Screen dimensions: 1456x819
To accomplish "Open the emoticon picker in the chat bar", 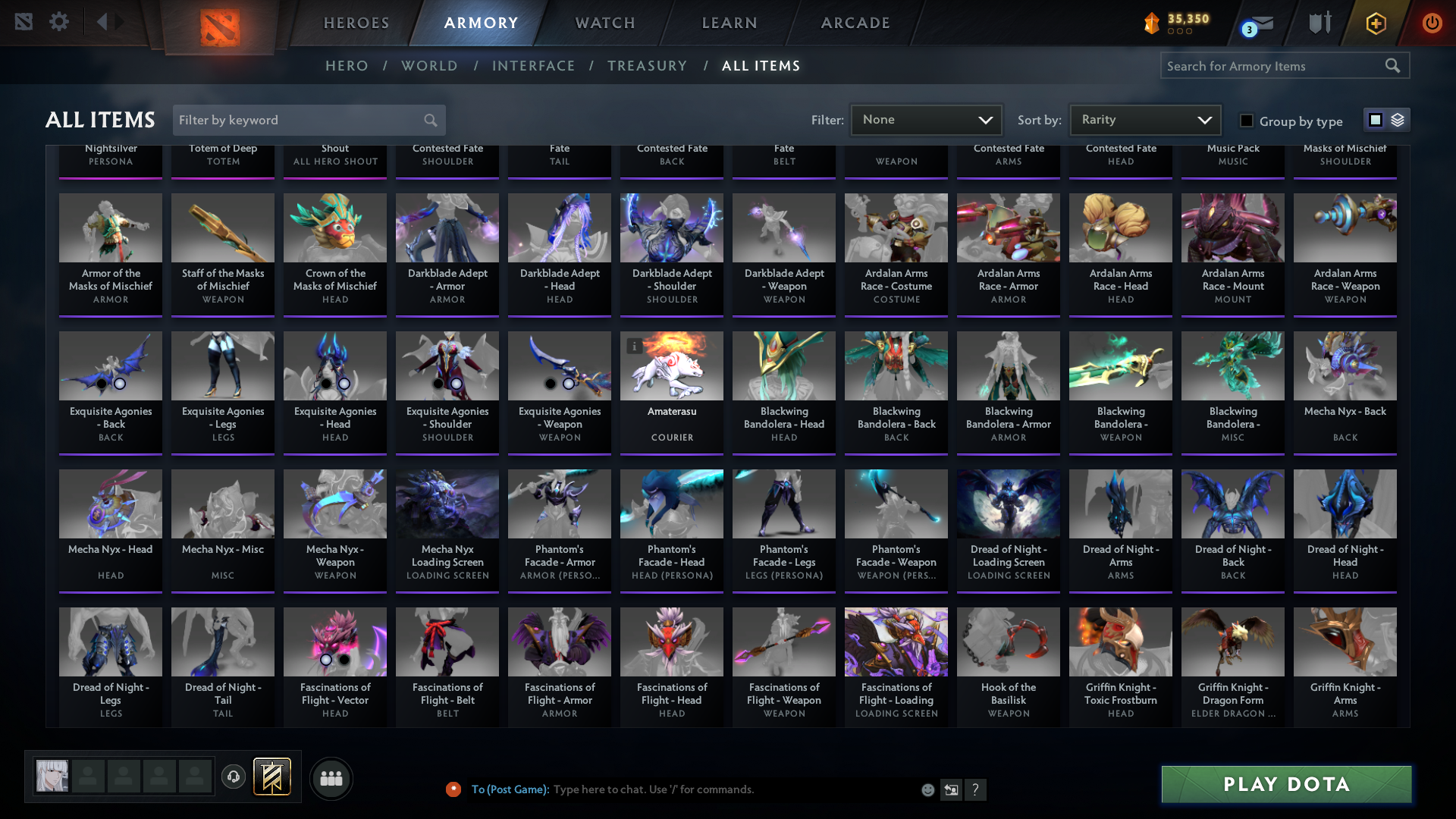I will pyautogui.click(x=927, y=789).
